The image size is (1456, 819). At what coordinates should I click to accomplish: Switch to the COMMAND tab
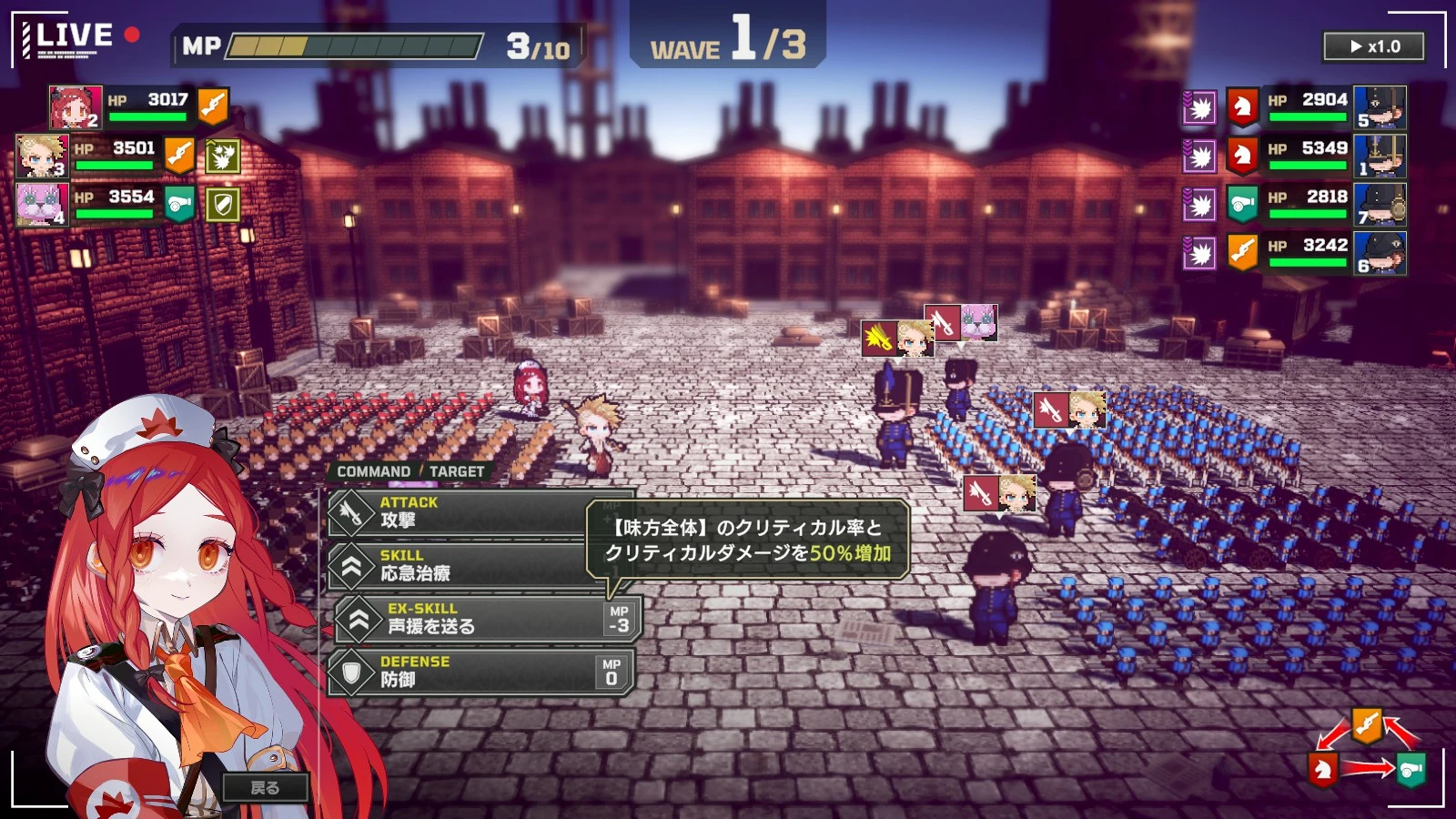click(373, 471)
